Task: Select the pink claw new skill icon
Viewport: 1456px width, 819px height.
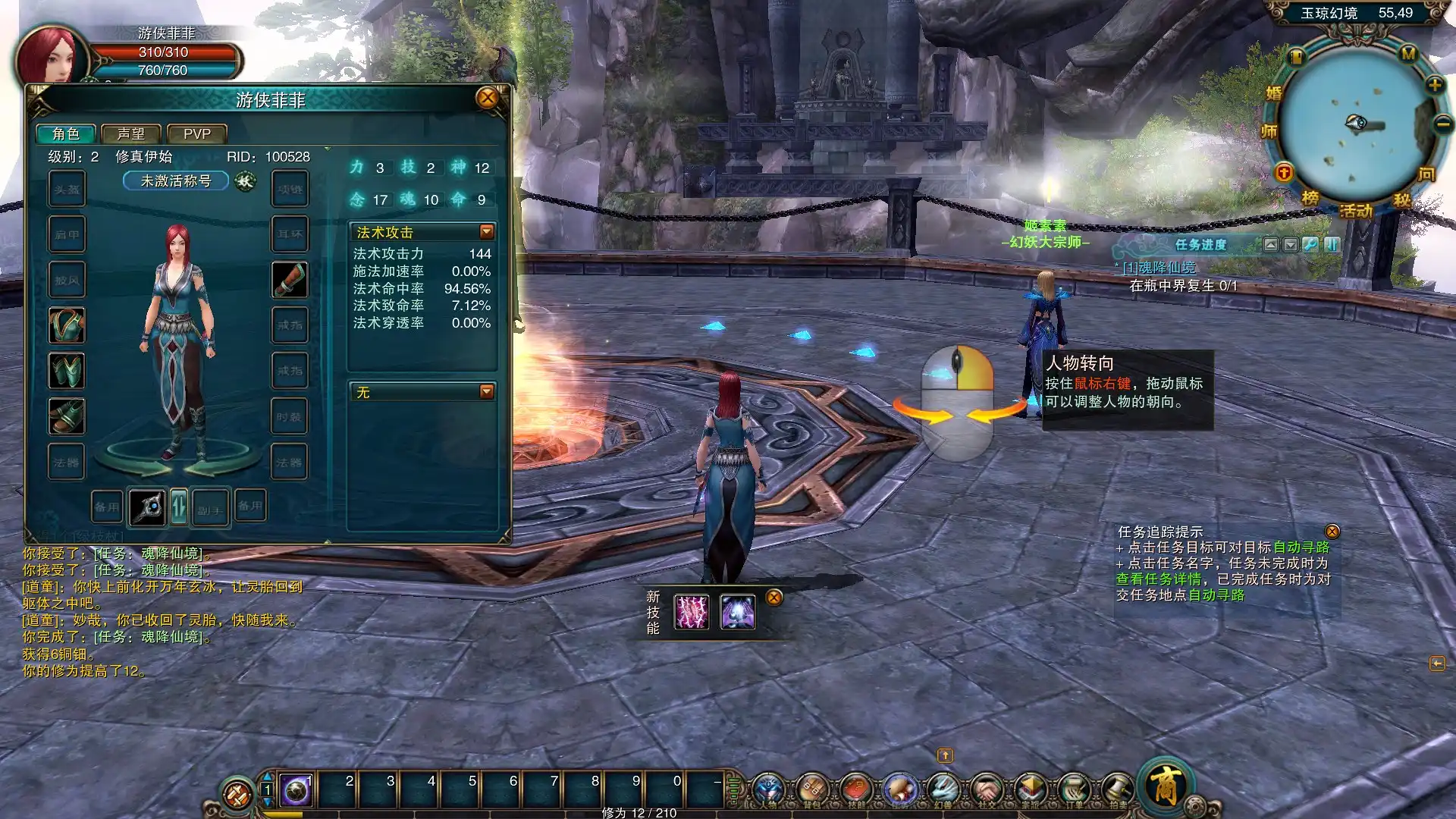Action: pos(692,612)
